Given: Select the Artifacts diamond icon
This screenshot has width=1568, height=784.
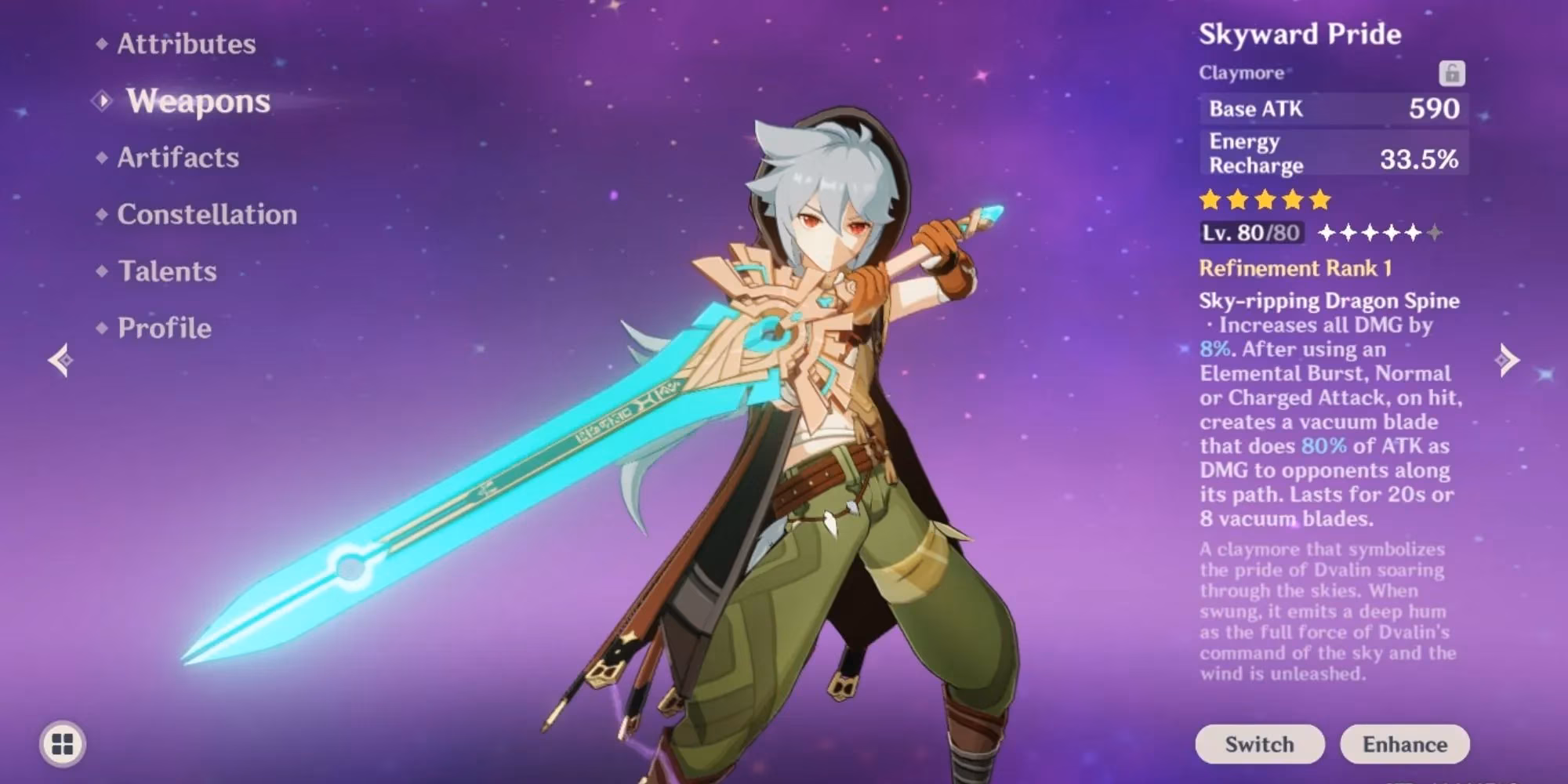Looking at the screenshot, I should pyautogui.click(x=103, y=158).
